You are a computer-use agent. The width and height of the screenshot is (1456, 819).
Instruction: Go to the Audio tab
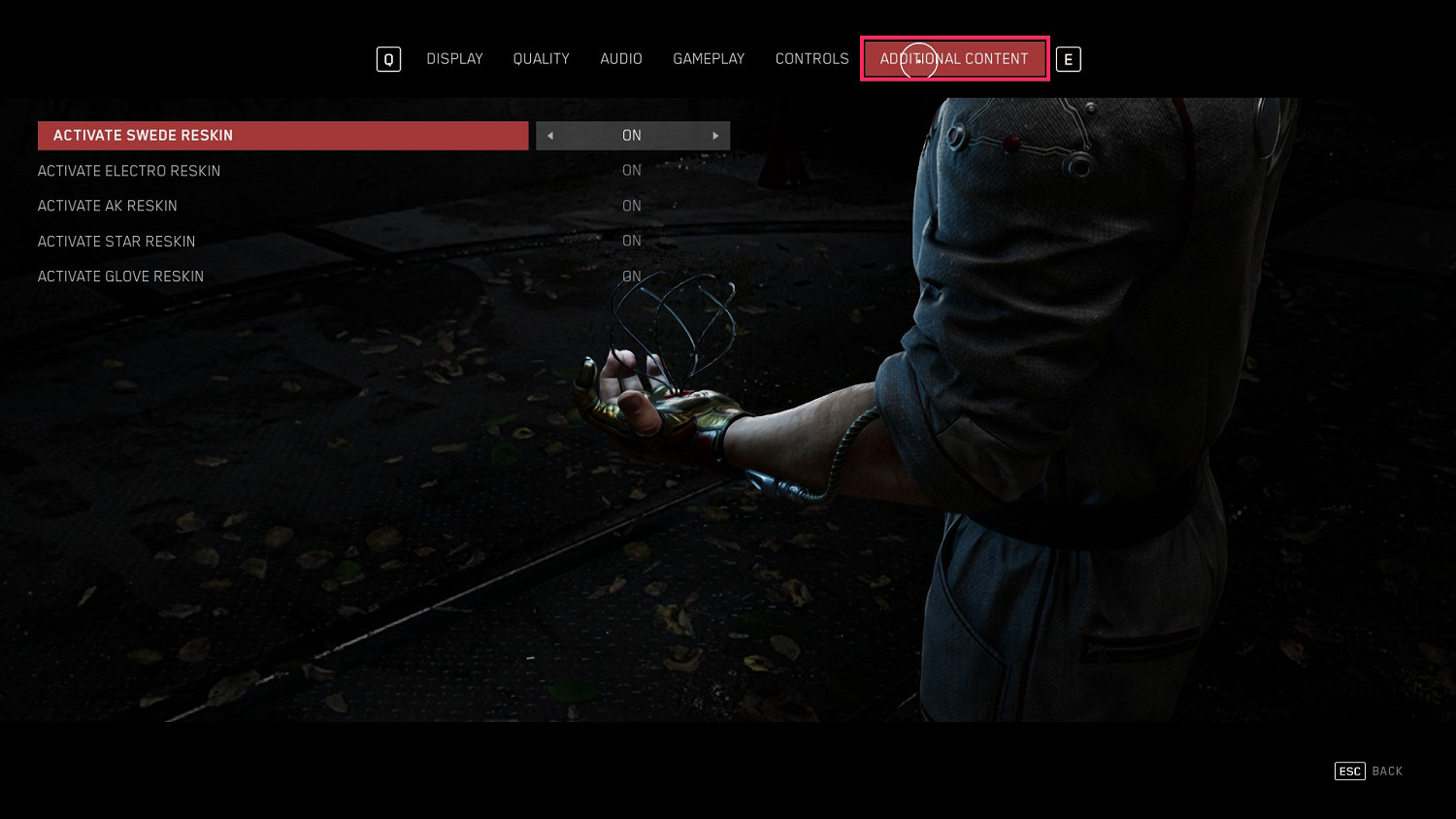[621, 59]
